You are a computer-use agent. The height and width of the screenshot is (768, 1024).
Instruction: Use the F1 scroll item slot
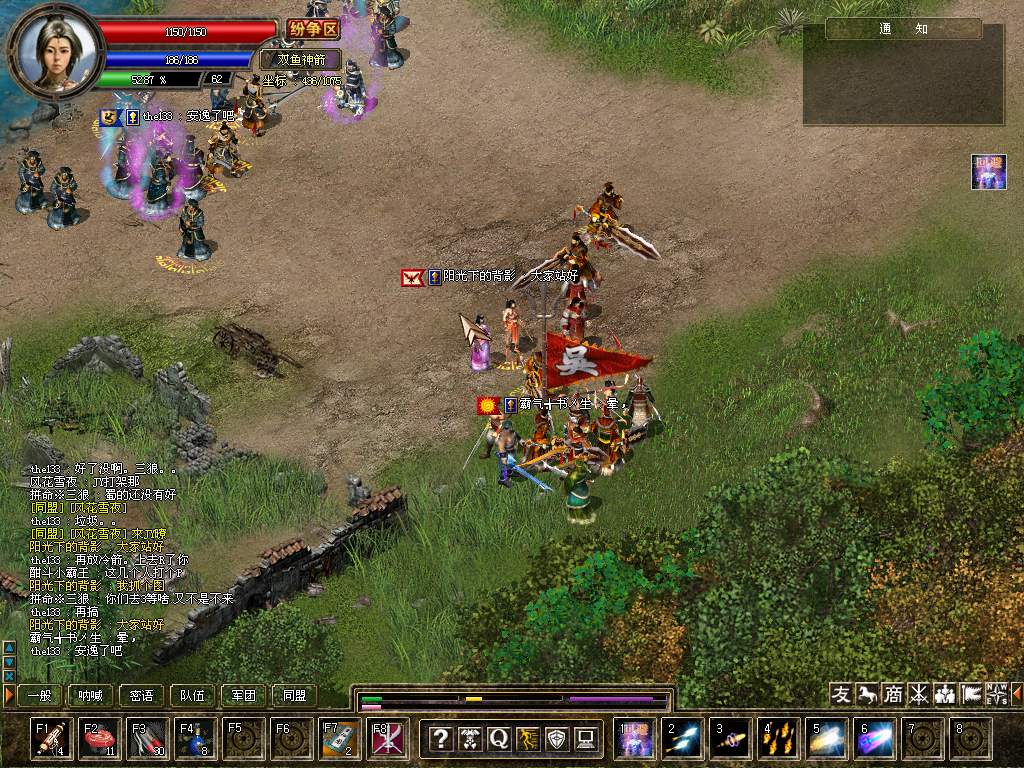(52, 739)
